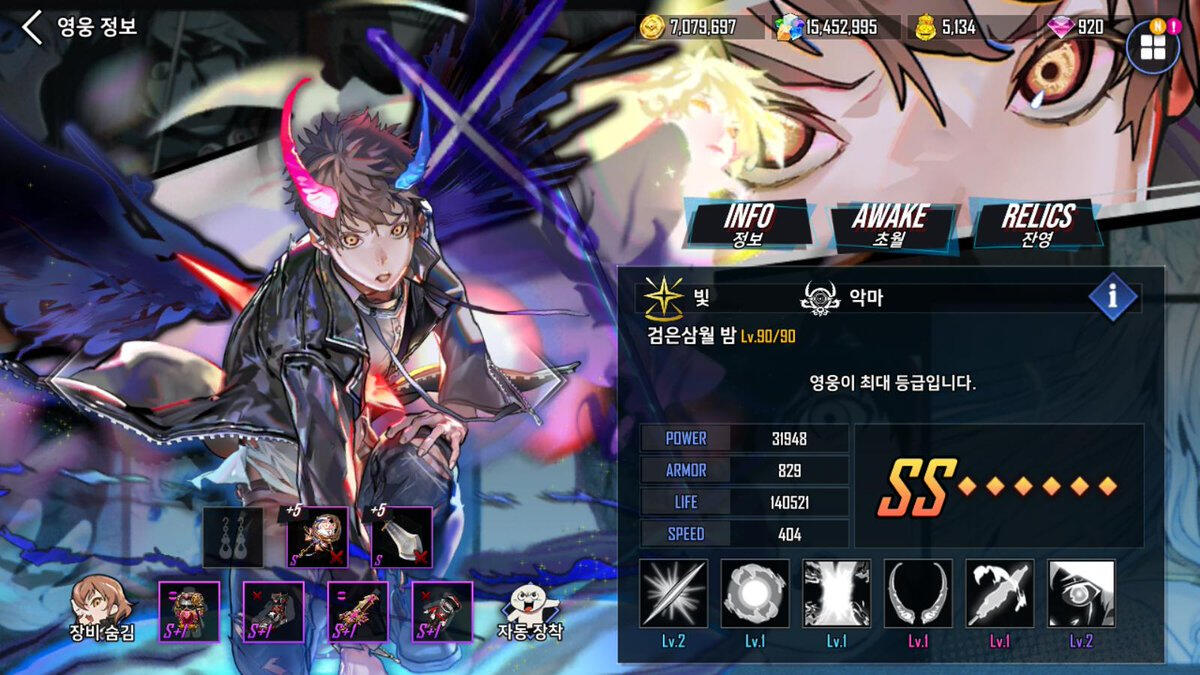Open the blue diamond info button
This screenshot has height=675, width=1200.
(1113, 297)
